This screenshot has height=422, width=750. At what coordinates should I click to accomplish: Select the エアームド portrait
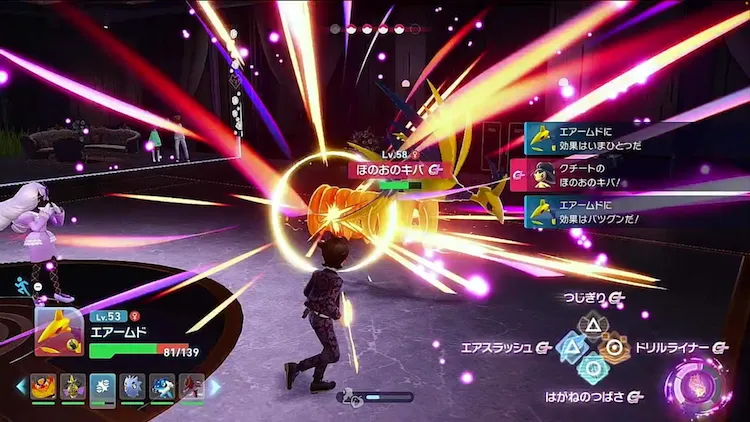point(59,332)
